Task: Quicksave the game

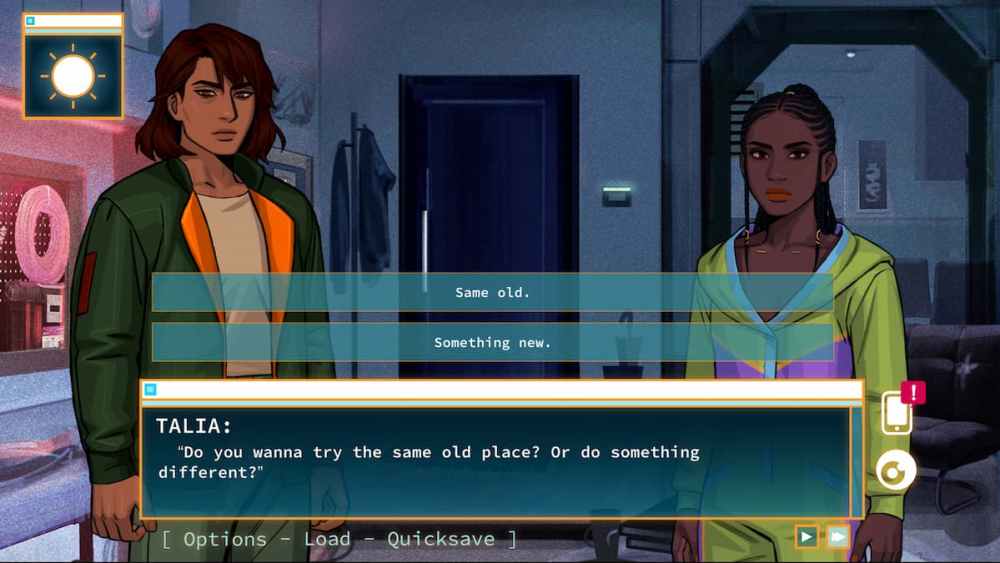Action: click(441, 539)
